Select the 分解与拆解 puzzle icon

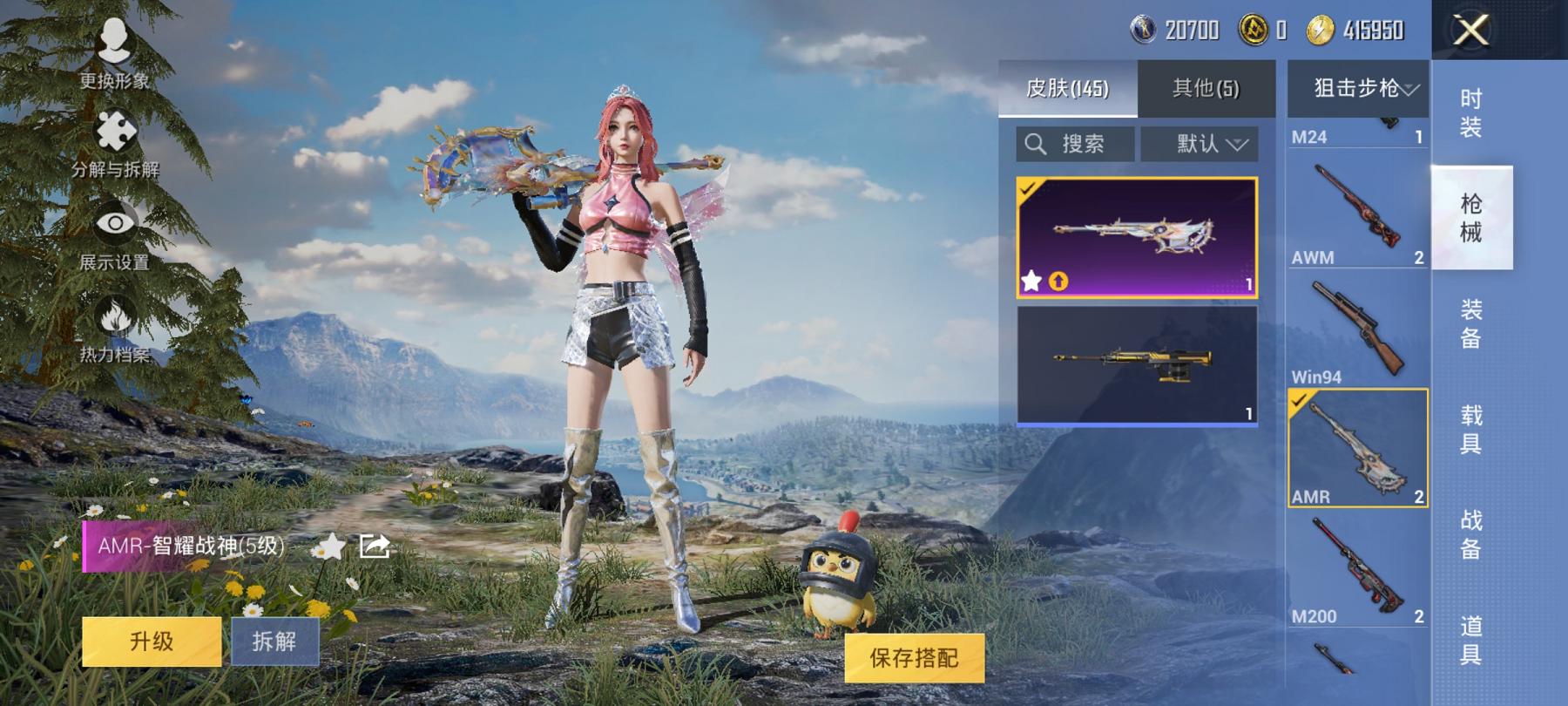[x=116, y=128]
